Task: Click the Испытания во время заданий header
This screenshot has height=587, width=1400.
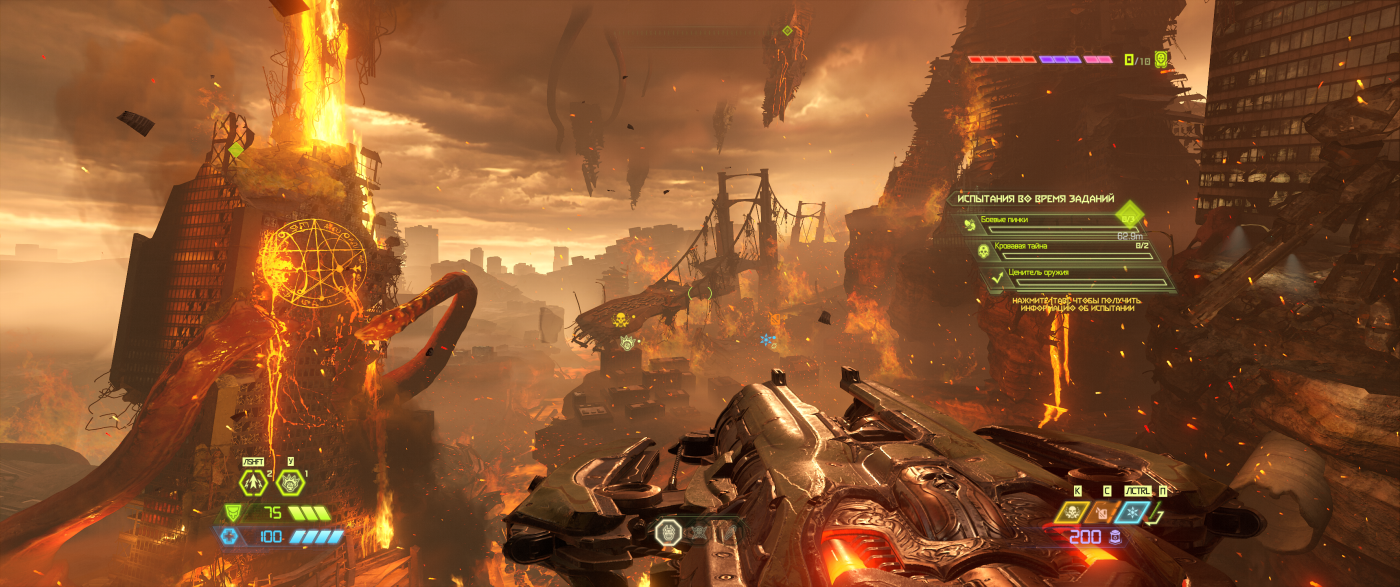Action: tap(1035, 200)
